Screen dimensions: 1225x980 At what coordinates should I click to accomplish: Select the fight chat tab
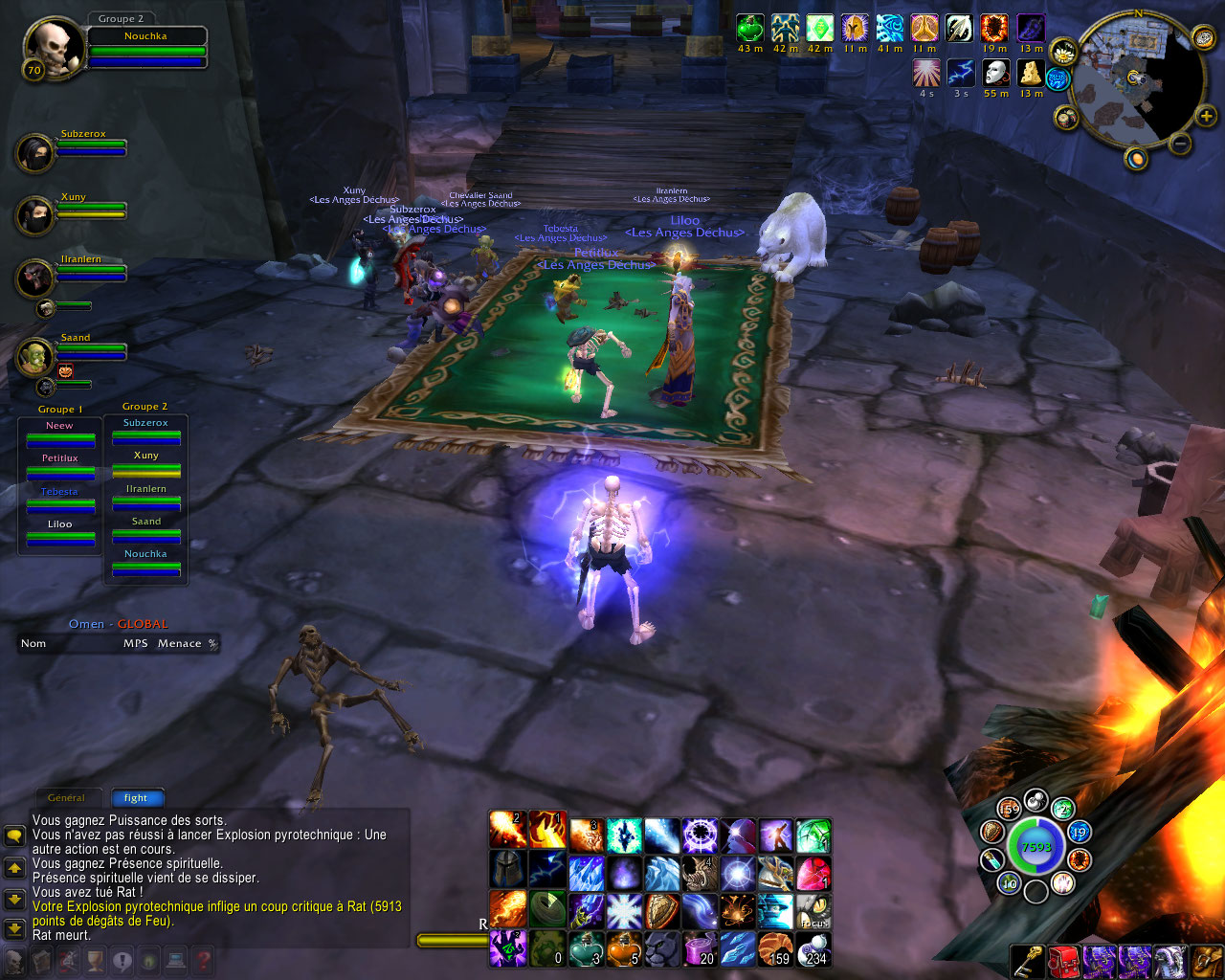136,797
